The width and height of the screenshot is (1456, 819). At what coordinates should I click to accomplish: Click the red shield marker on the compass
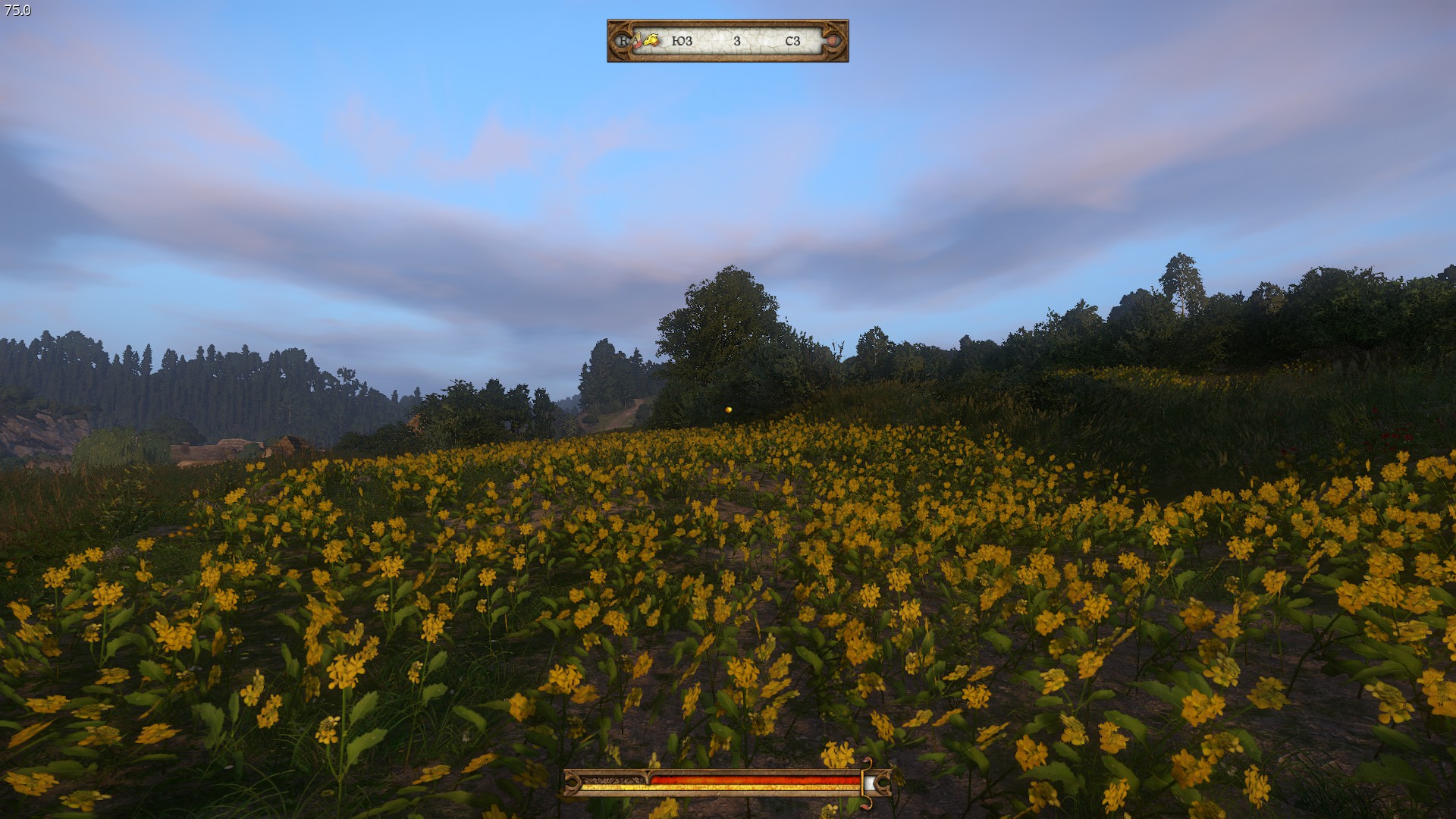tap(833, 40)
